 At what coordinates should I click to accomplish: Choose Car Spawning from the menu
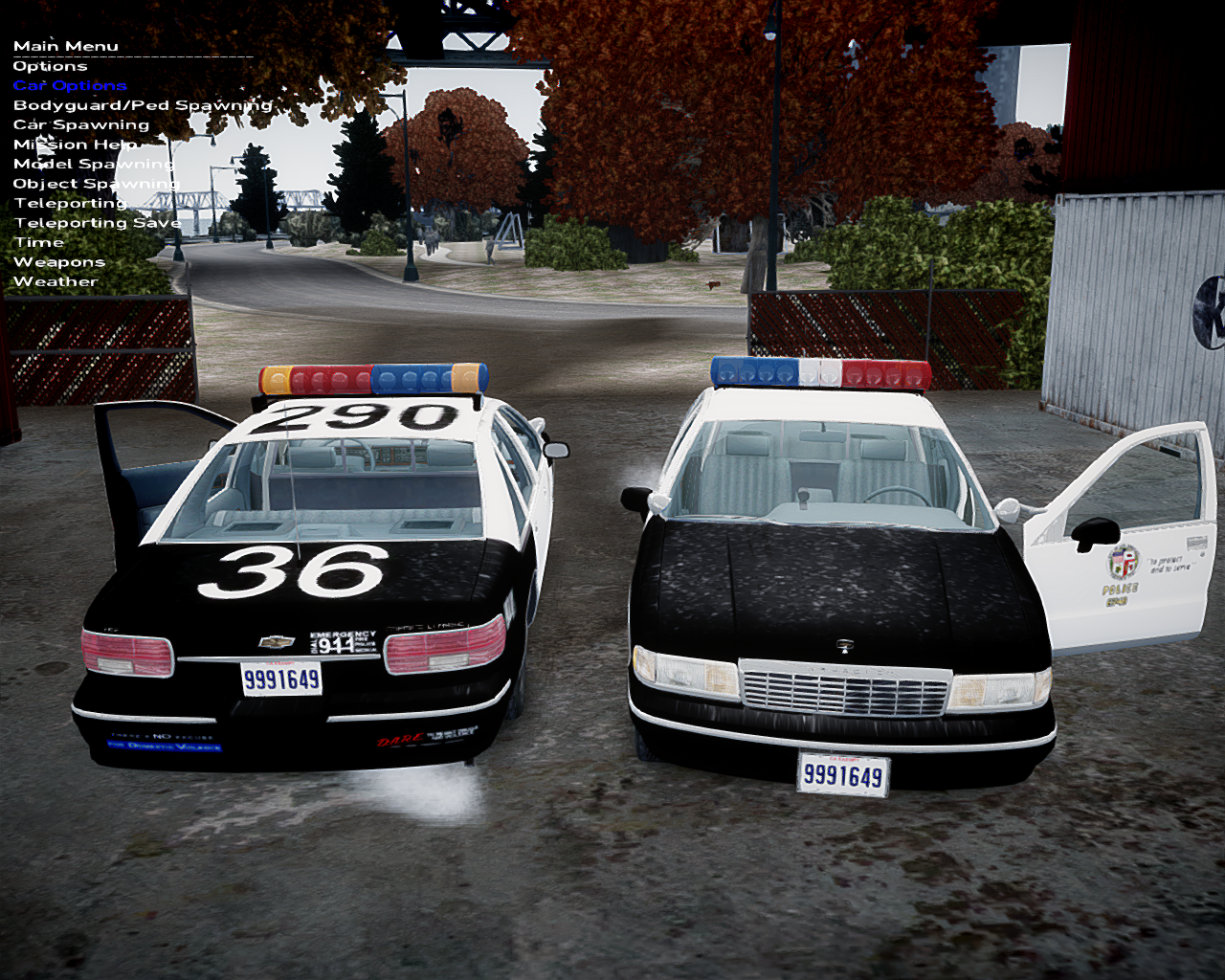tap(81, 125)
